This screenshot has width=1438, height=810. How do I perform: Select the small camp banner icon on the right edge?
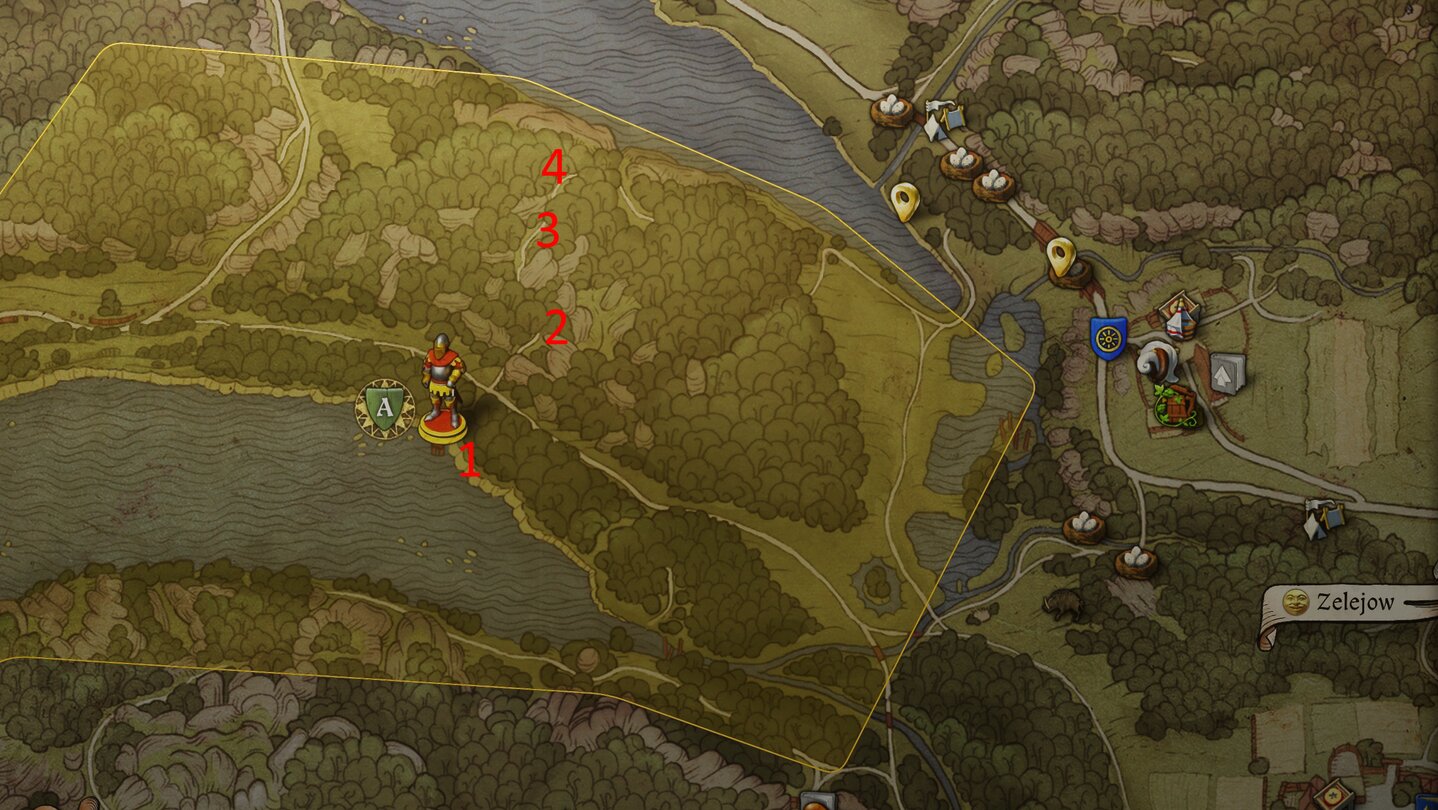1322,518
